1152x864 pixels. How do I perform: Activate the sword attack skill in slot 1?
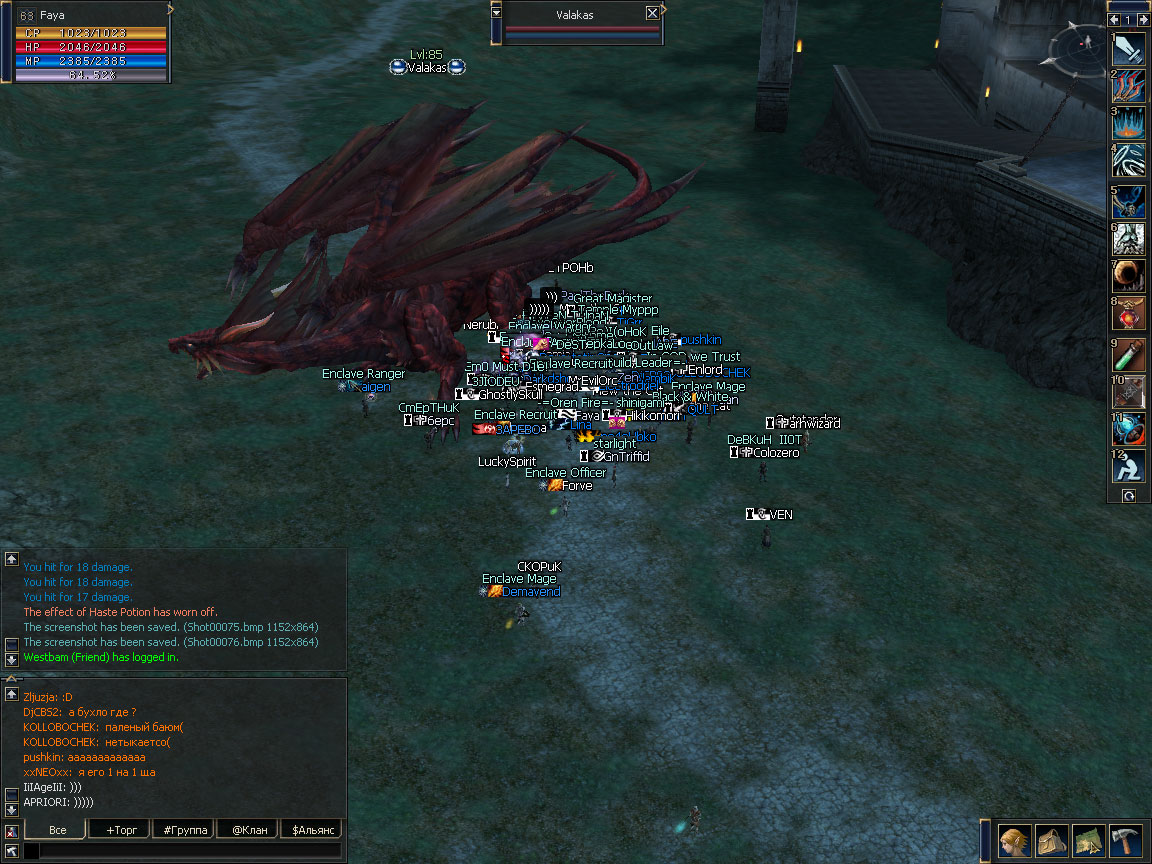(1130, 49)
